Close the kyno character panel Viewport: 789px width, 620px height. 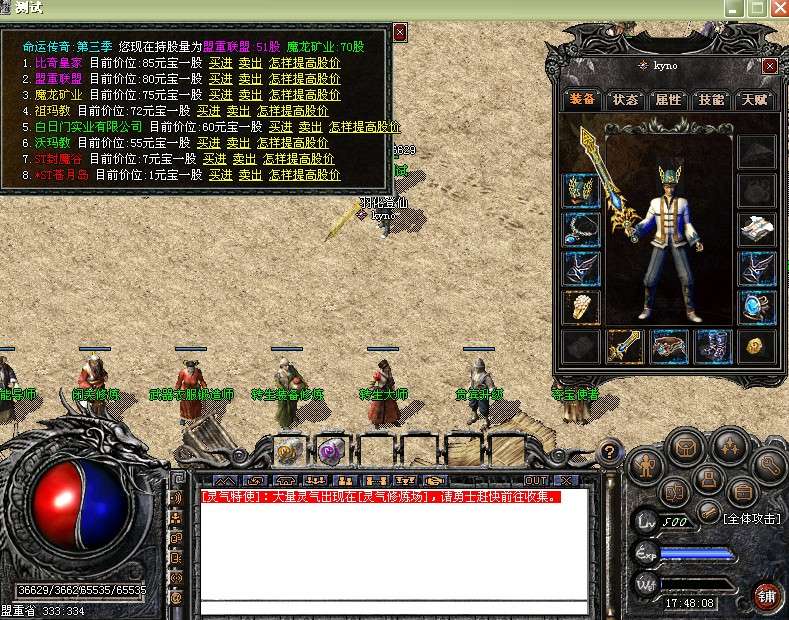(x=769, y=66)
